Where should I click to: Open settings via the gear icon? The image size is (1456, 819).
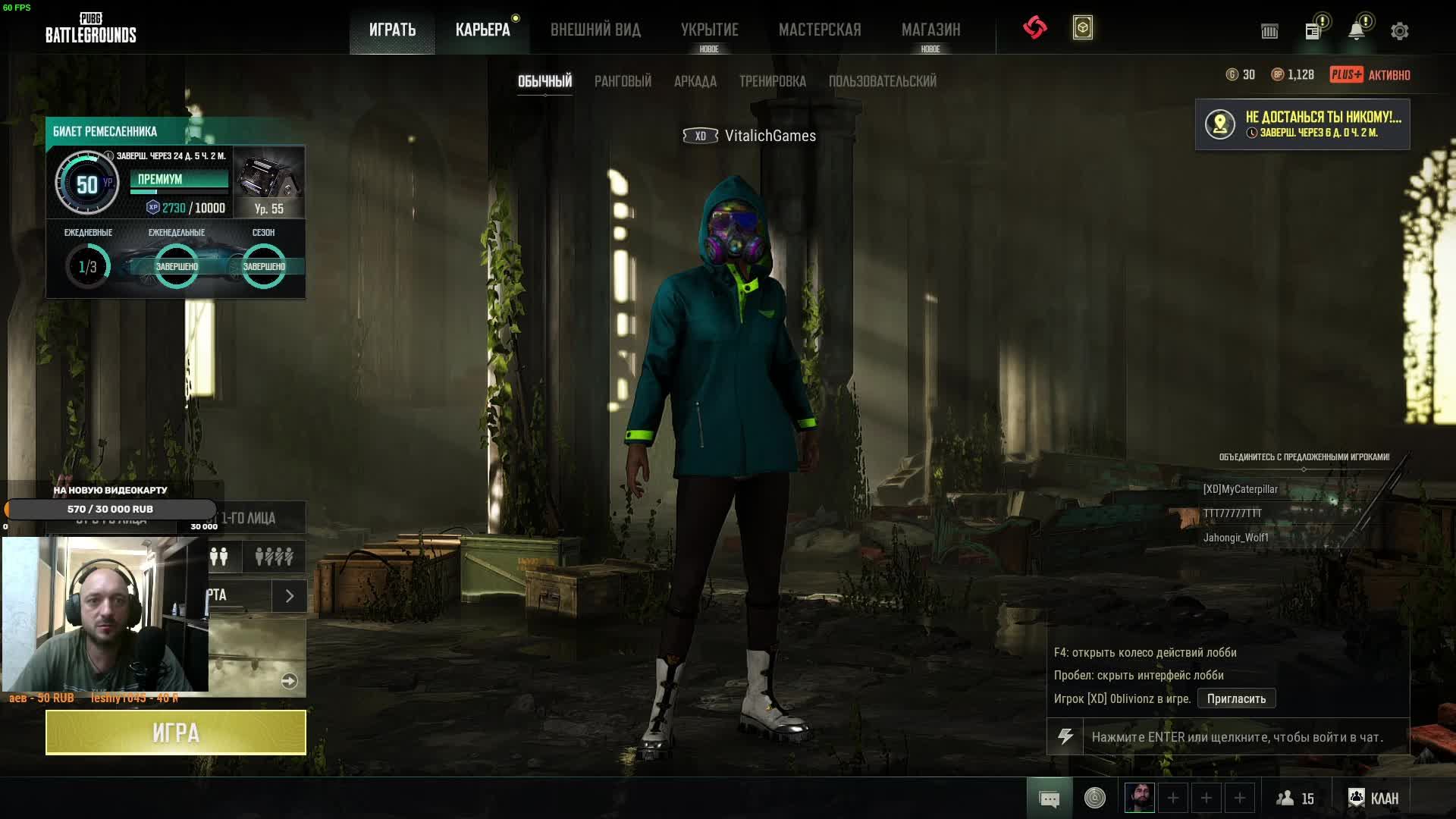pos(1399,31)
